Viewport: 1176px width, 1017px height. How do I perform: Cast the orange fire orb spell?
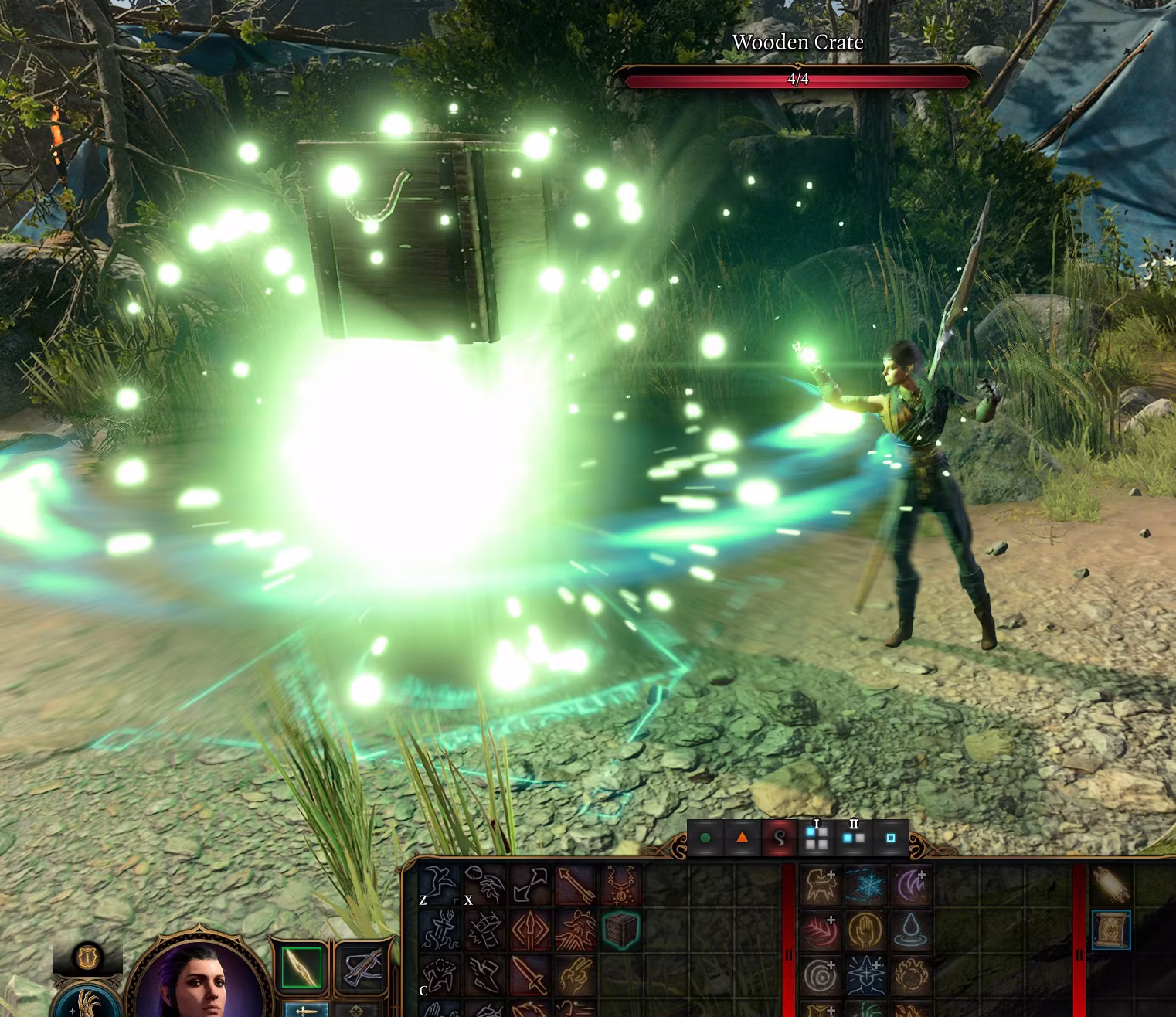[x=910, y=975]
